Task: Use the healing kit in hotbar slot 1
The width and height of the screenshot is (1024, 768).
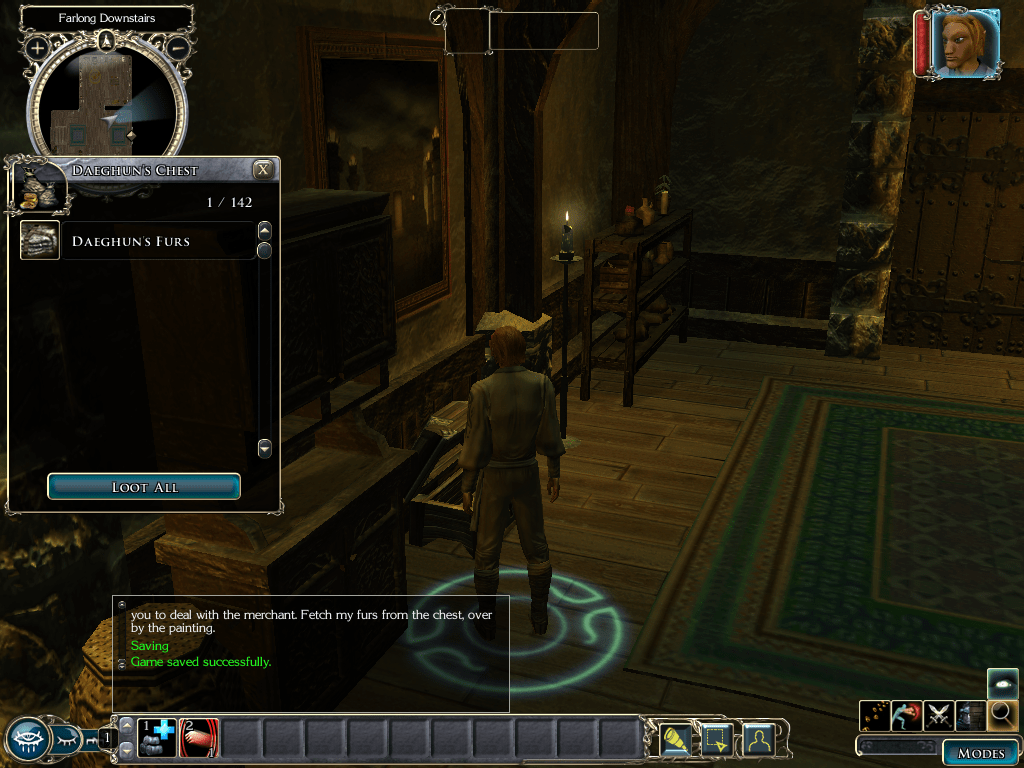Action: [x=156, y=738]
